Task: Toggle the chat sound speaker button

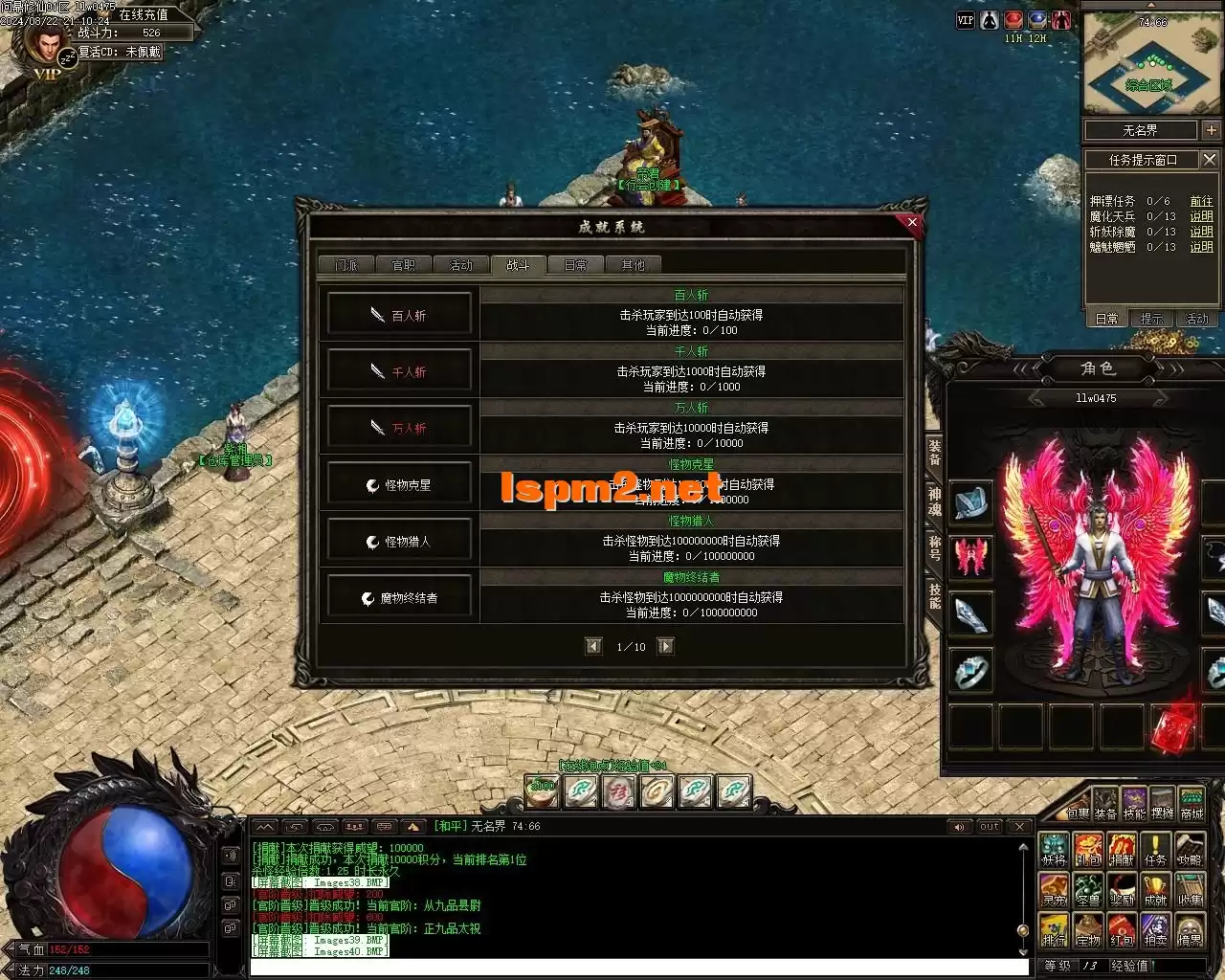Action: pyautogui.click(x=960, y=826)
